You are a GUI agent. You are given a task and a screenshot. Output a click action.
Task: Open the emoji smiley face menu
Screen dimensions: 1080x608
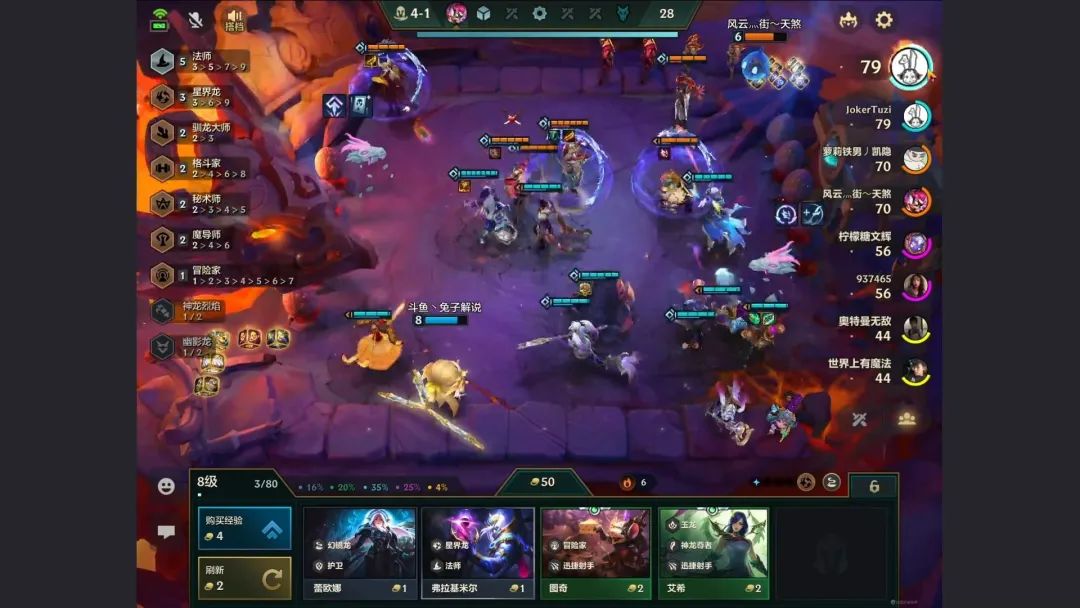click(166, 486)
